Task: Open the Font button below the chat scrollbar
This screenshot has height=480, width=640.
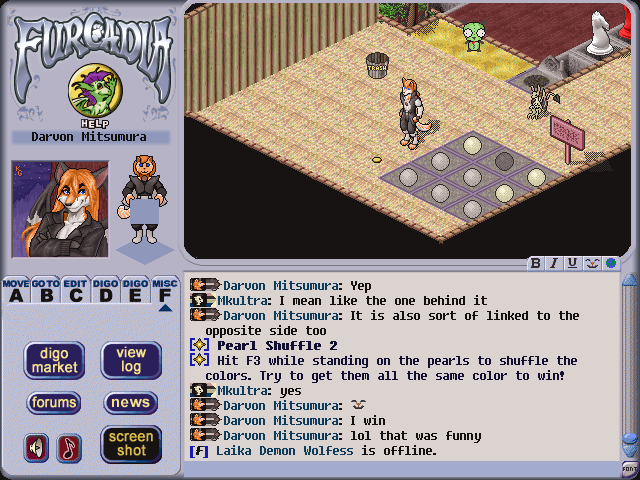Action: tap(629, 469)
